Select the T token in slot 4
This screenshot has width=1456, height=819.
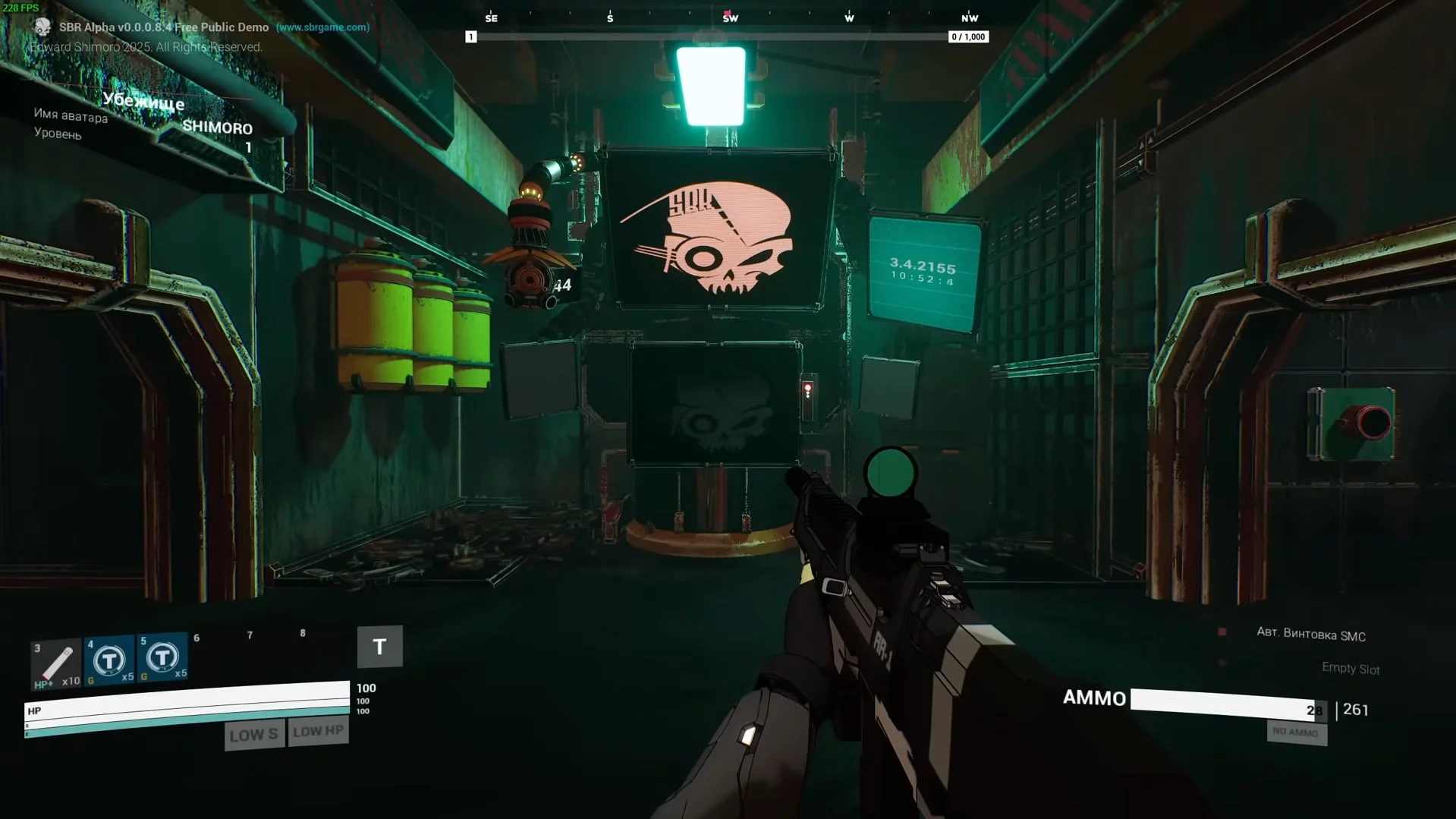109,660
